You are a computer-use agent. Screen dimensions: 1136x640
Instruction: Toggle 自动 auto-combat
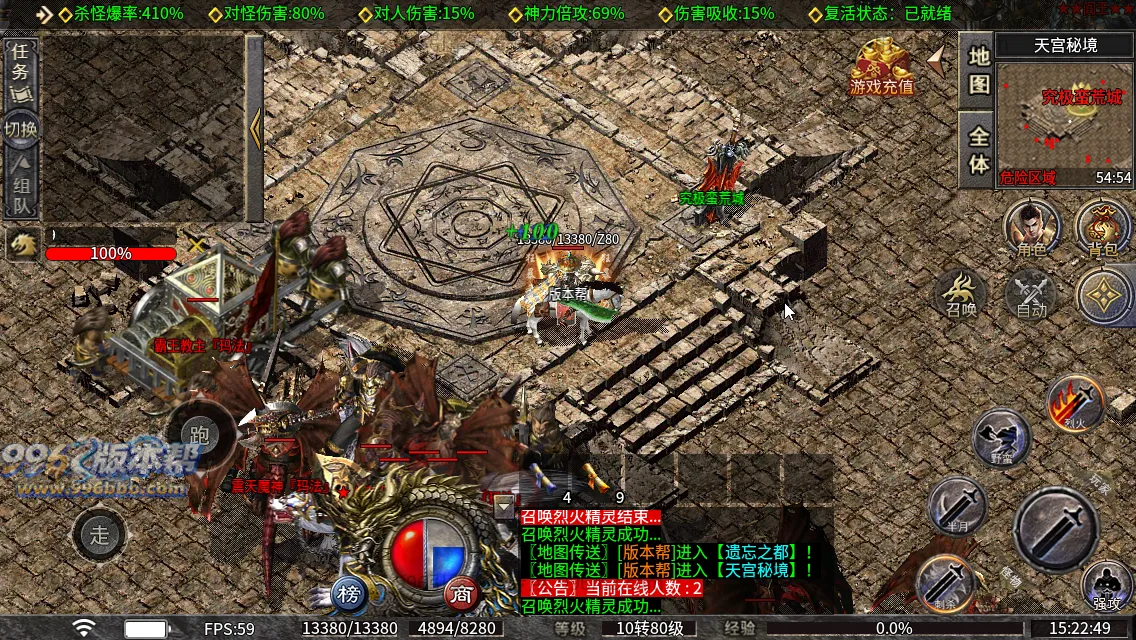click(1031, 294)
